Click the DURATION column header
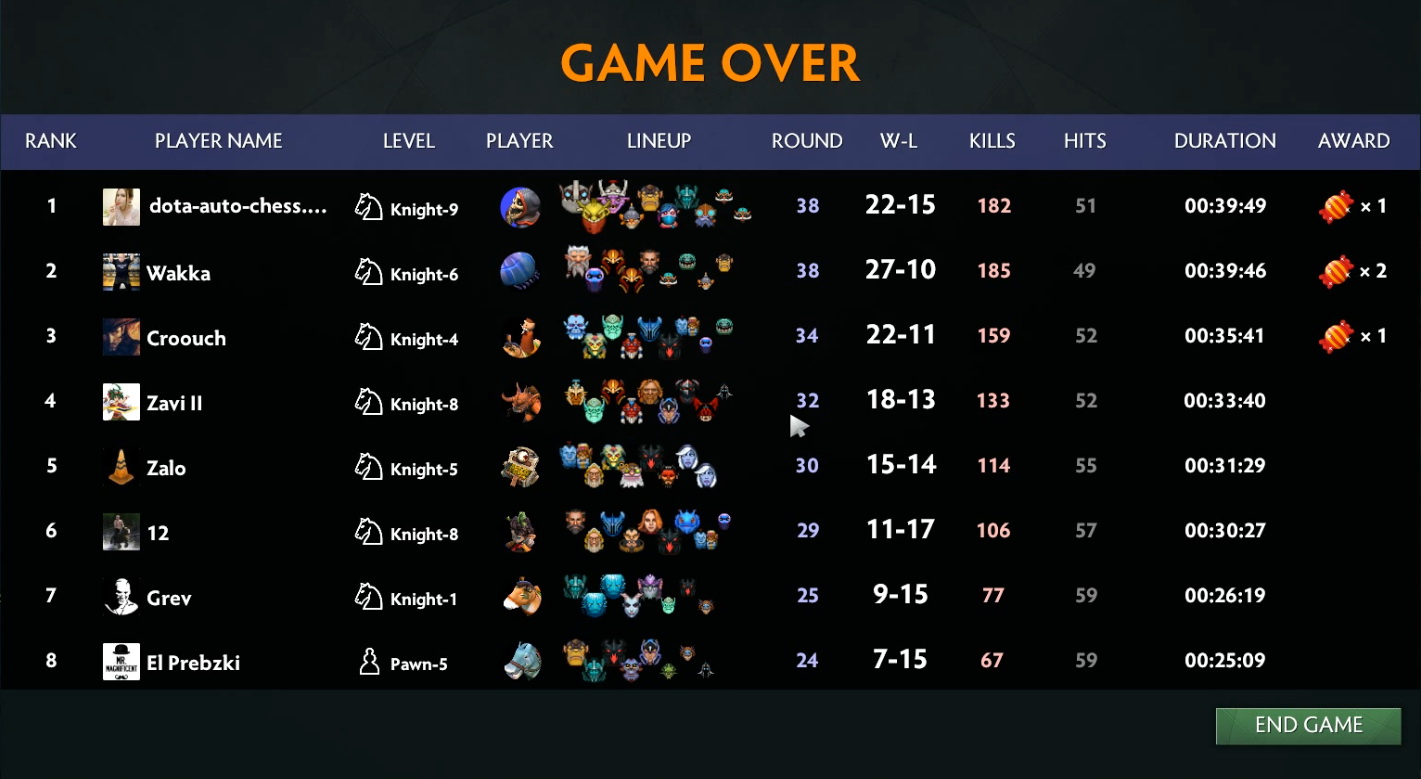This screenshot has height=779, width=1421. point(1224,141)
